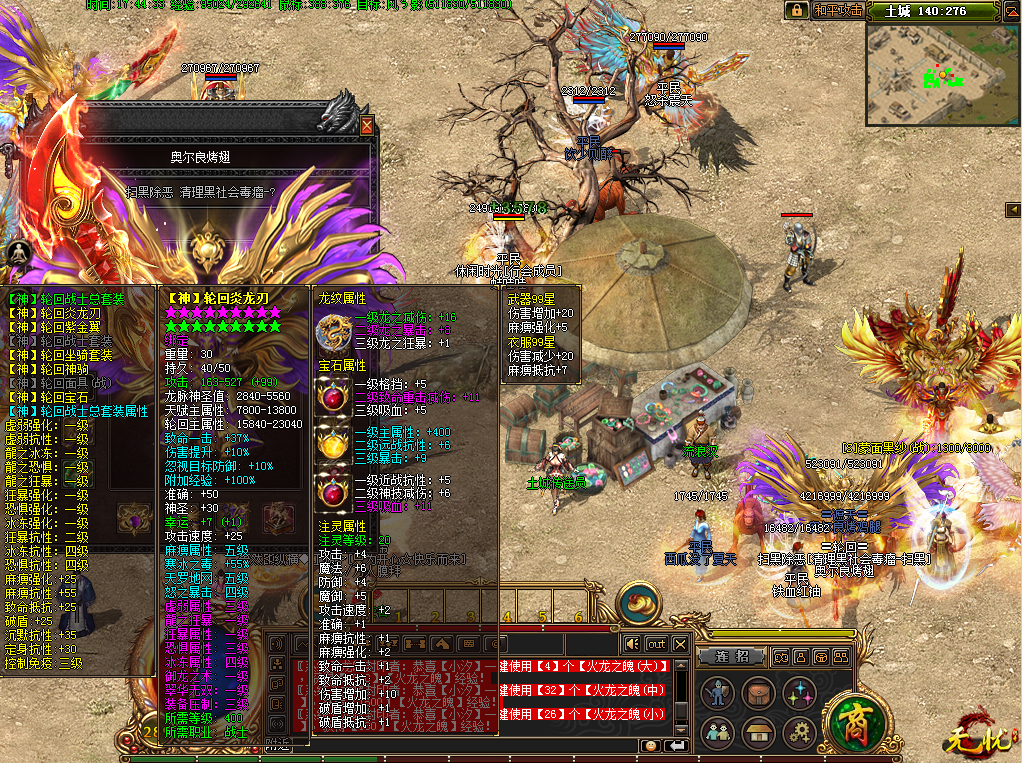
Task: Toggle the sound speaker button
Action: (x=632, y=644)
